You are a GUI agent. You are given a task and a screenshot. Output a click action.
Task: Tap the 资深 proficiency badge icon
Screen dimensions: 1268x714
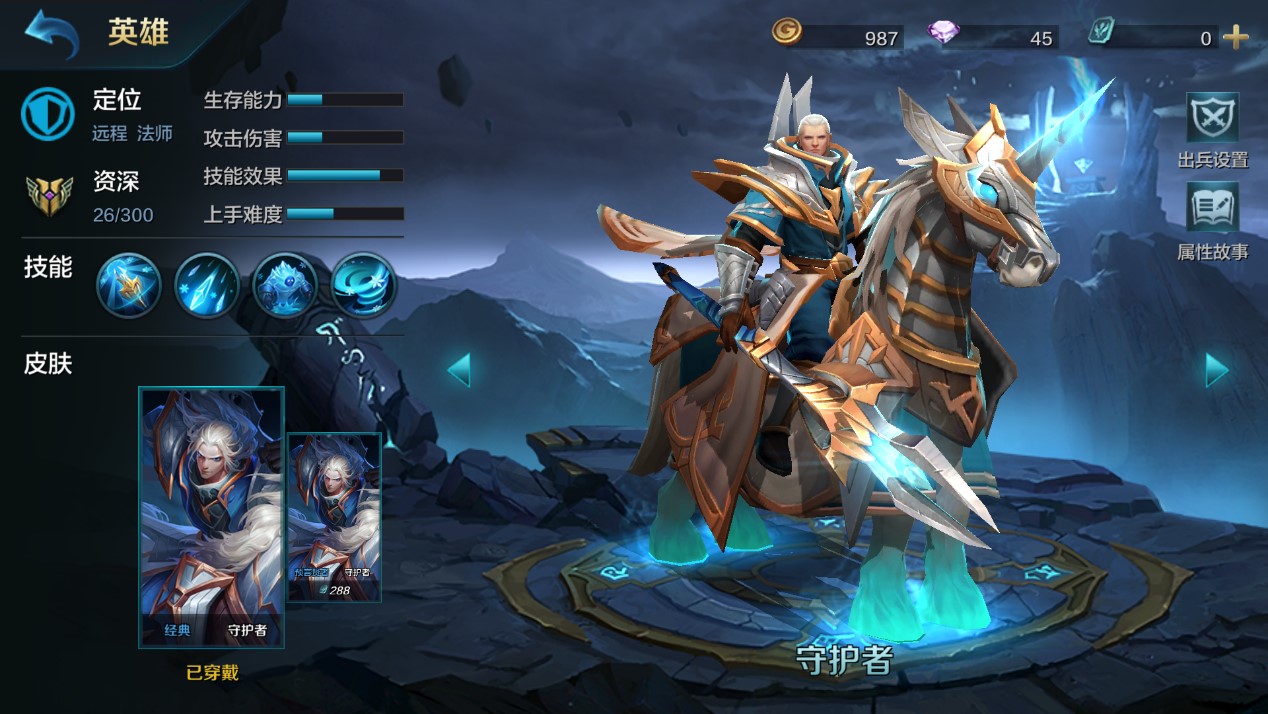tap(48, 196)
